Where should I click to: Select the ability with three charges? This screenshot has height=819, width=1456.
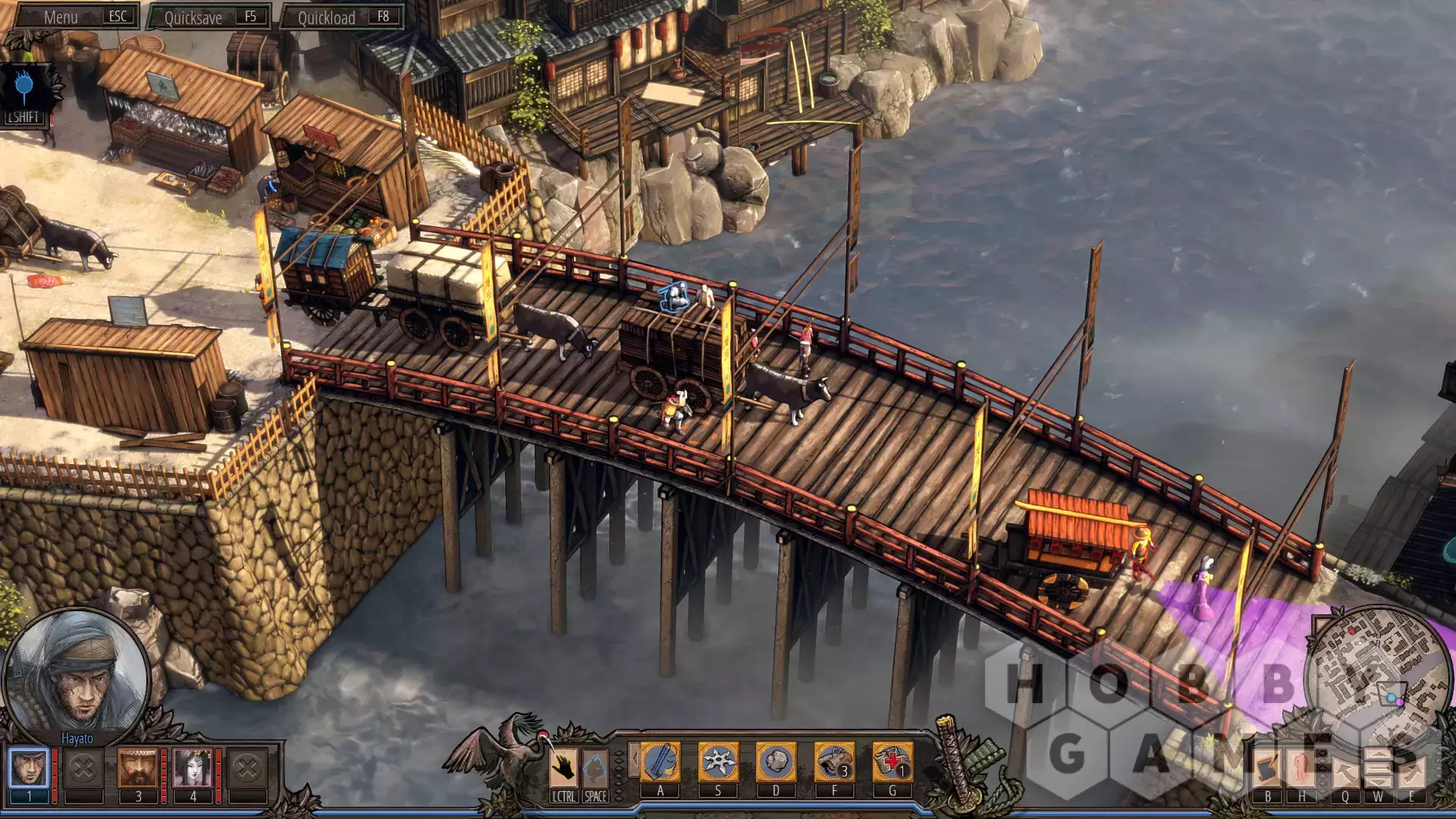834,761
